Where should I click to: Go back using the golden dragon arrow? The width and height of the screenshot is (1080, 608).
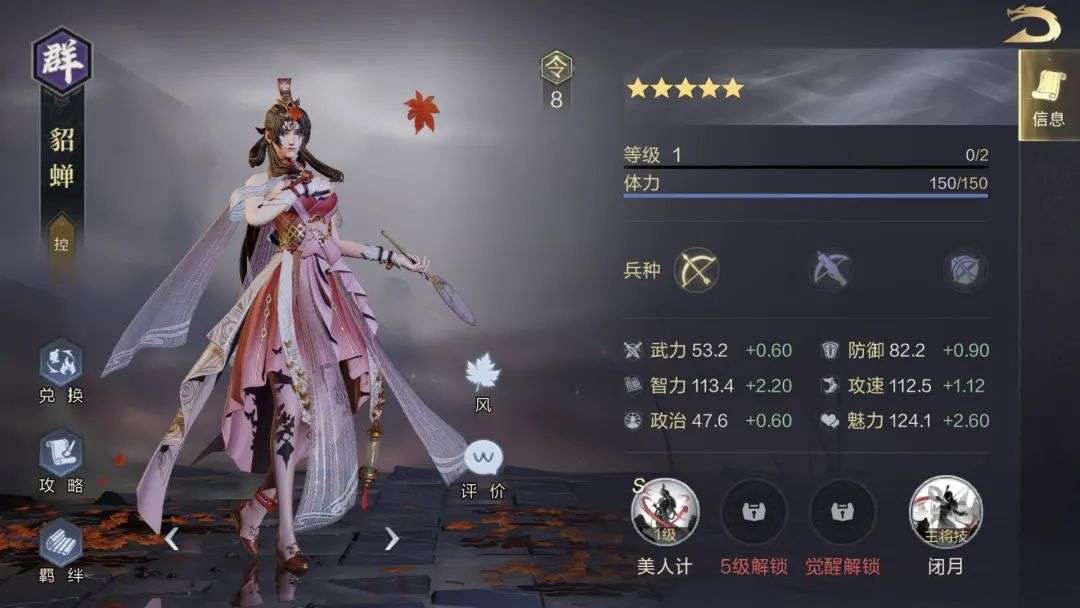pos(1032,24)
